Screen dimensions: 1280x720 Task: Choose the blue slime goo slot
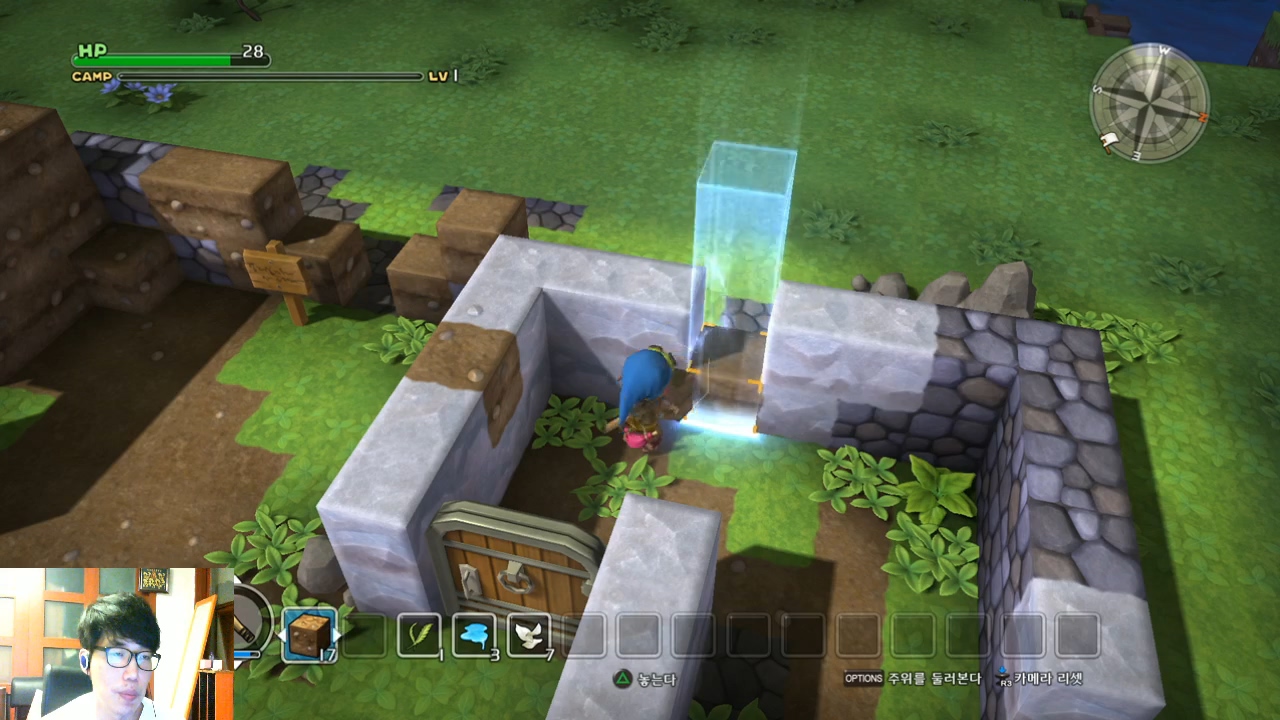coord(474,634)
